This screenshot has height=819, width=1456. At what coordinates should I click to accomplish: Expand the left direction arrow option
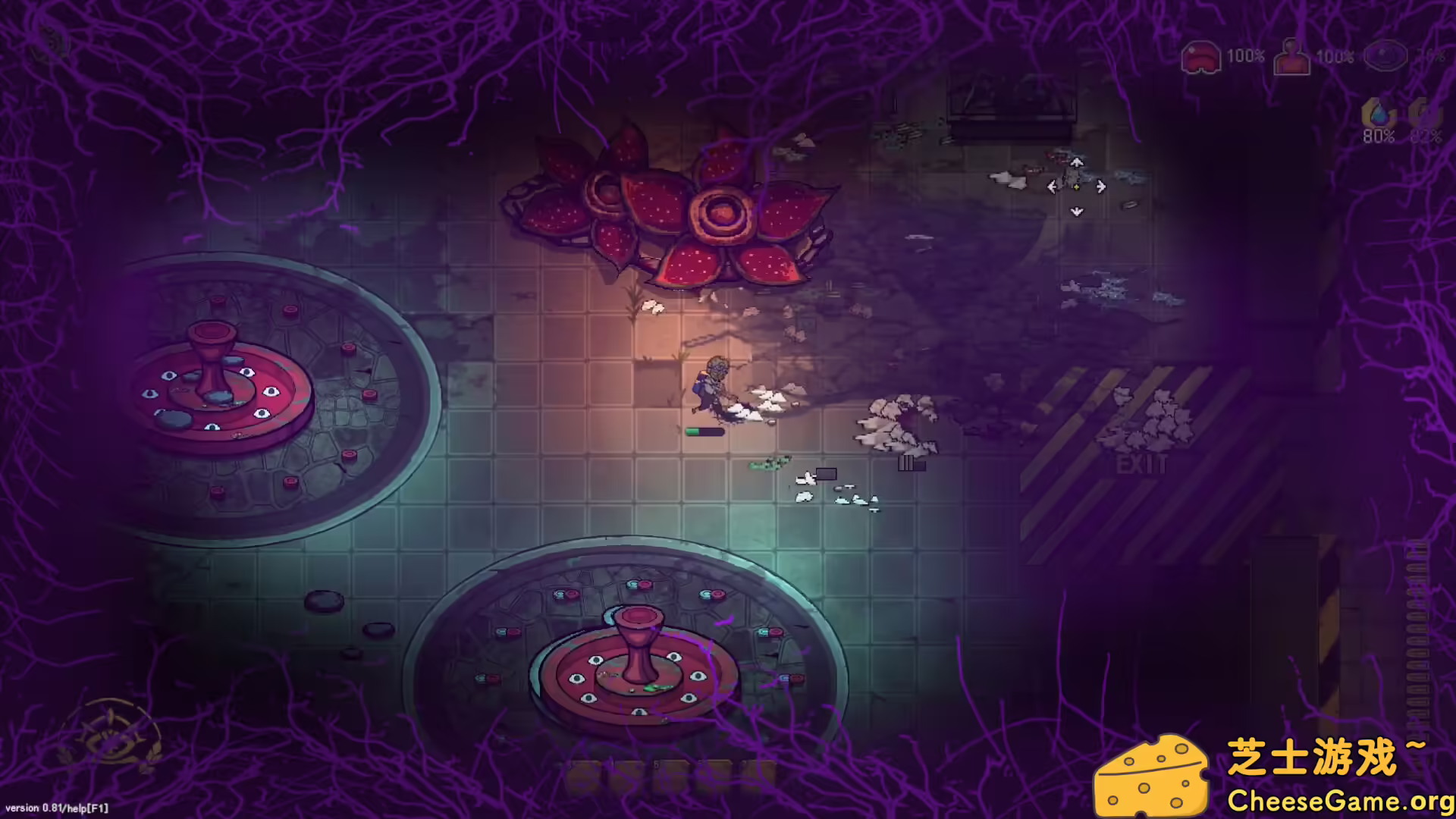[1052, 187]
